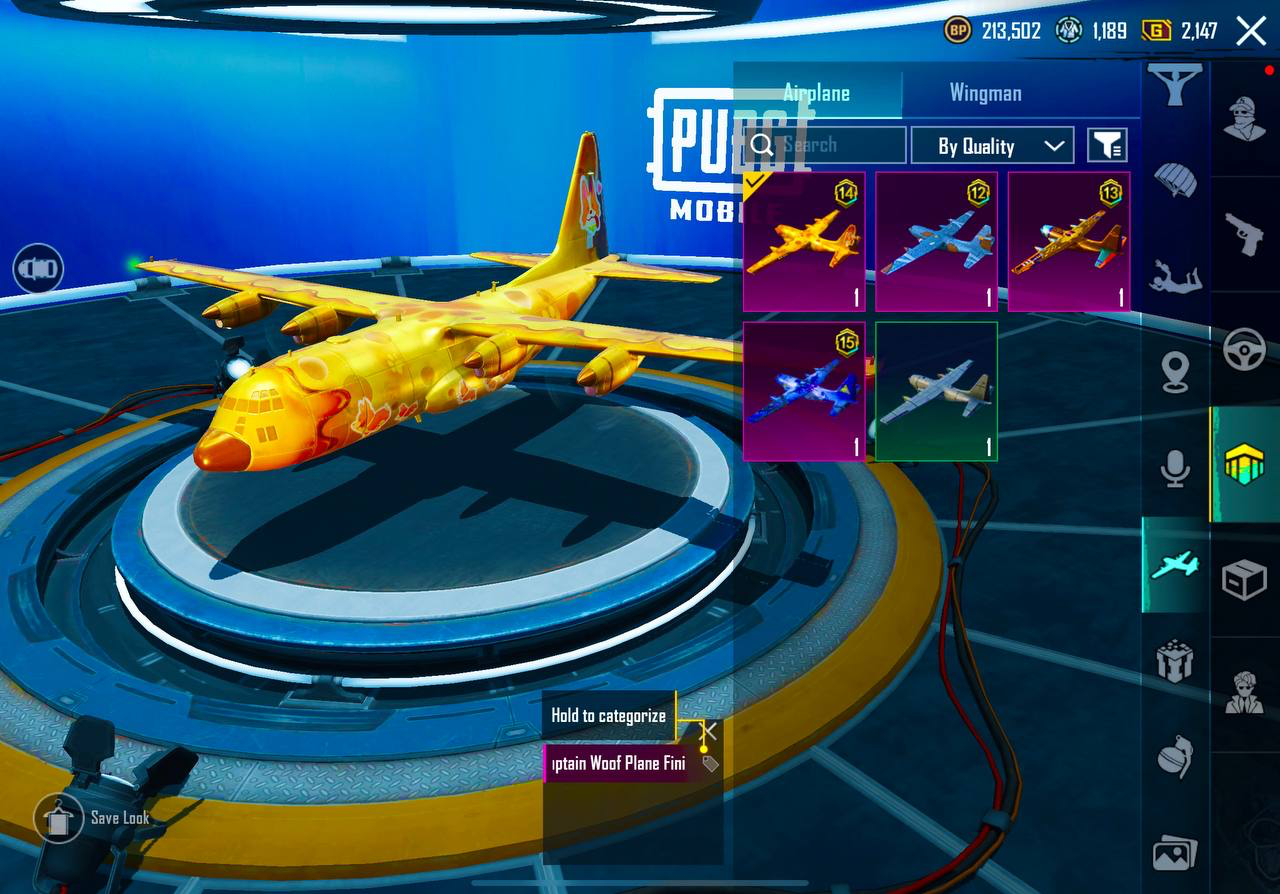Image resolution: width=1280 pixels, height=894 pixels.
Task: Choose the light blue level 12 plane finish
Action: pos(936,242)
